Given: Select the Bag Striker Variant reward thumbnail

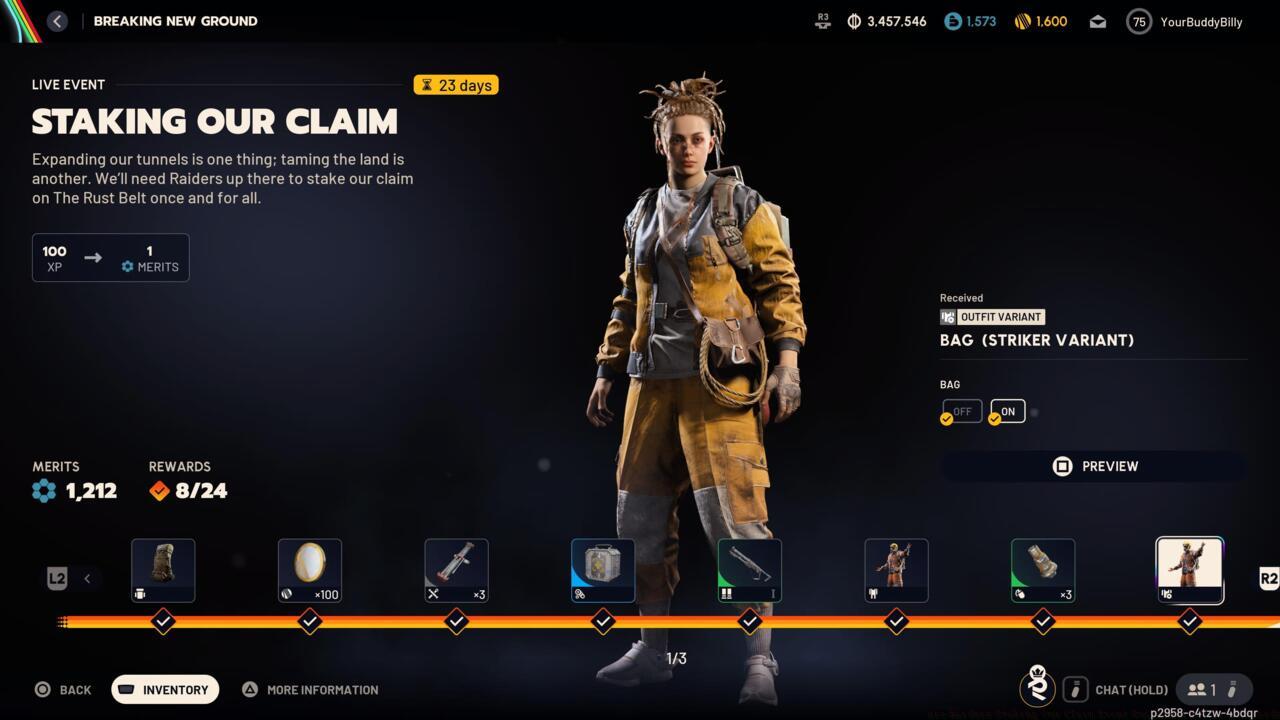Looking at the screenshot, I should coord(1189,568).
